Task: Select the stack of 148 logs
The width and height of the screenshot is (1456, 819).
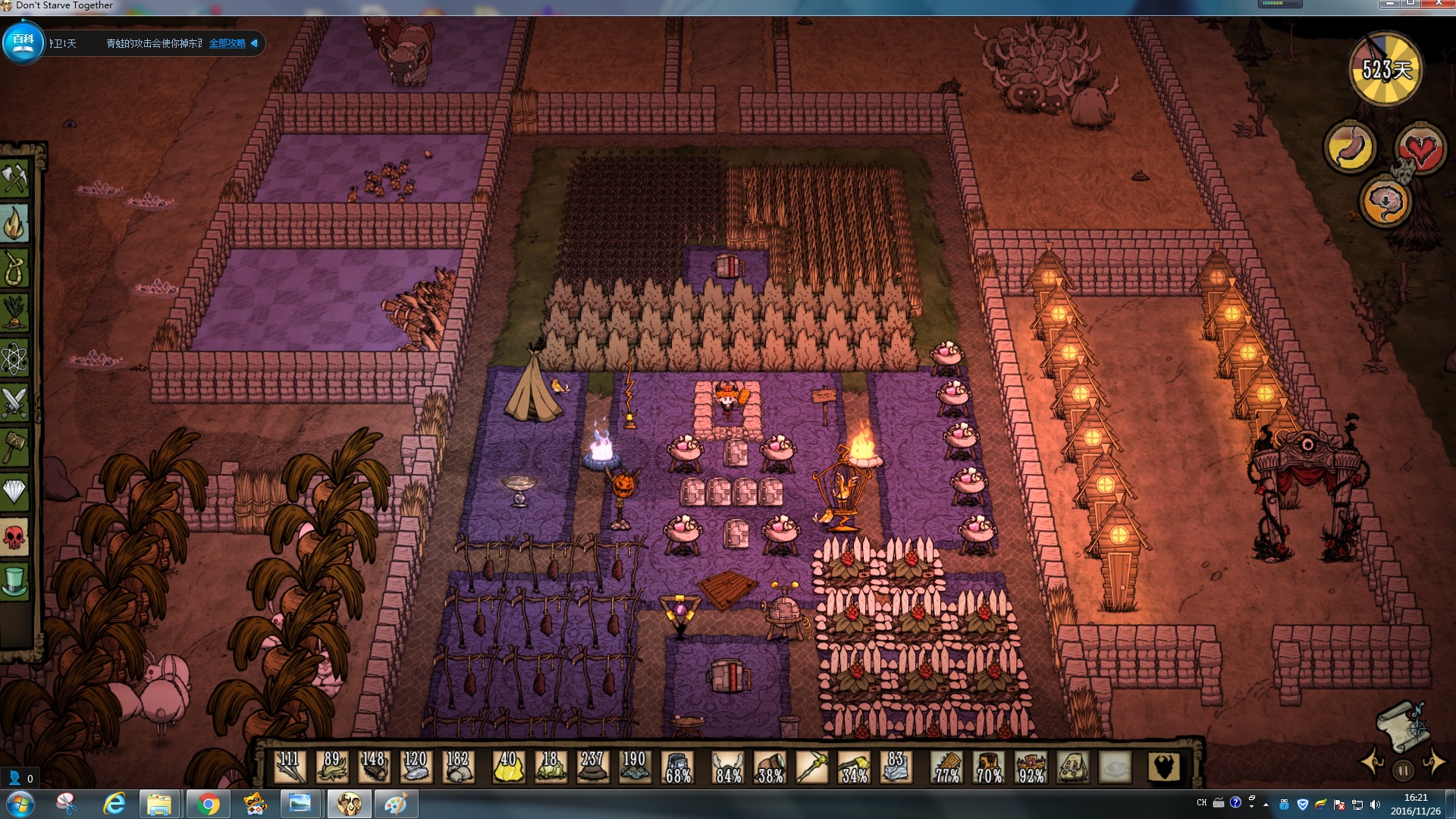Action: coord(373,767)
